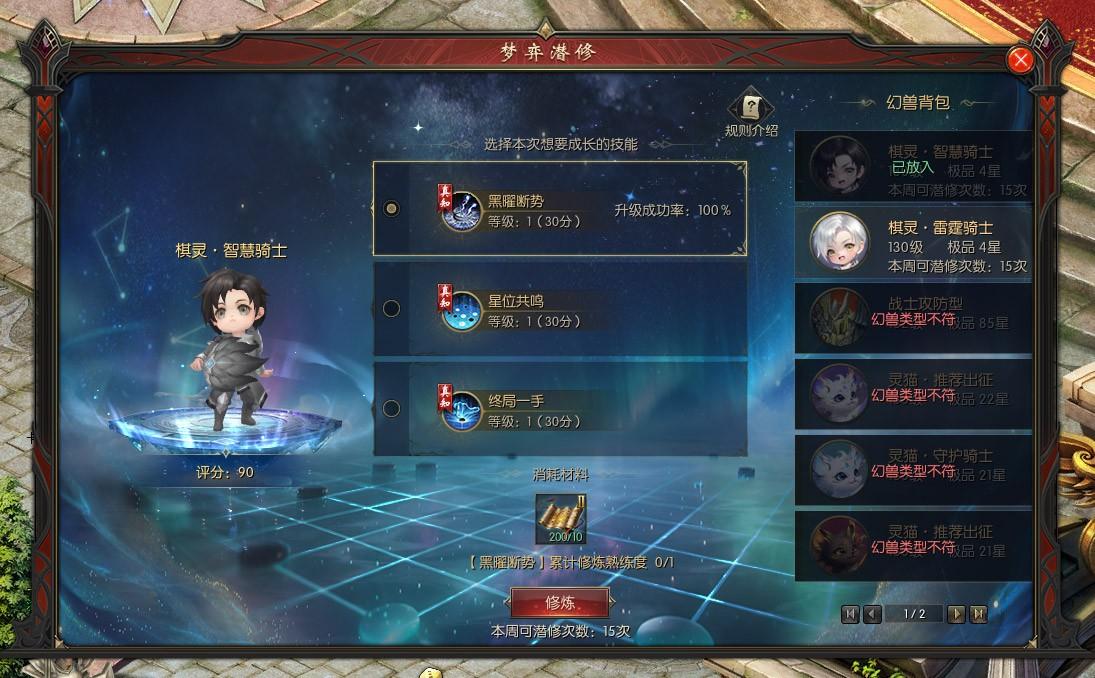Start training with the 修炼 button

click(559, 602)
